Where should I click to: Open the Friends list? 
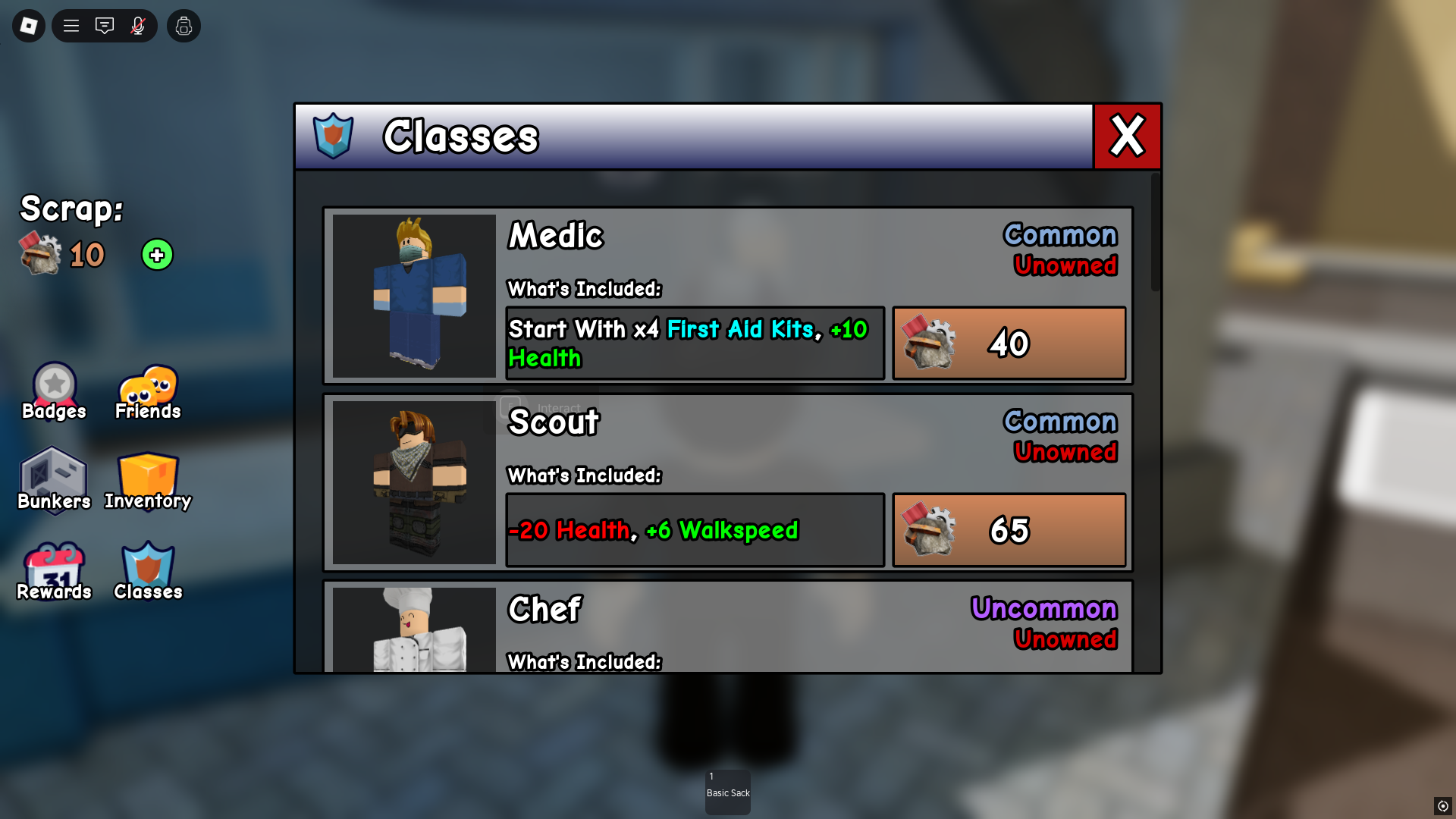point(147,390)
